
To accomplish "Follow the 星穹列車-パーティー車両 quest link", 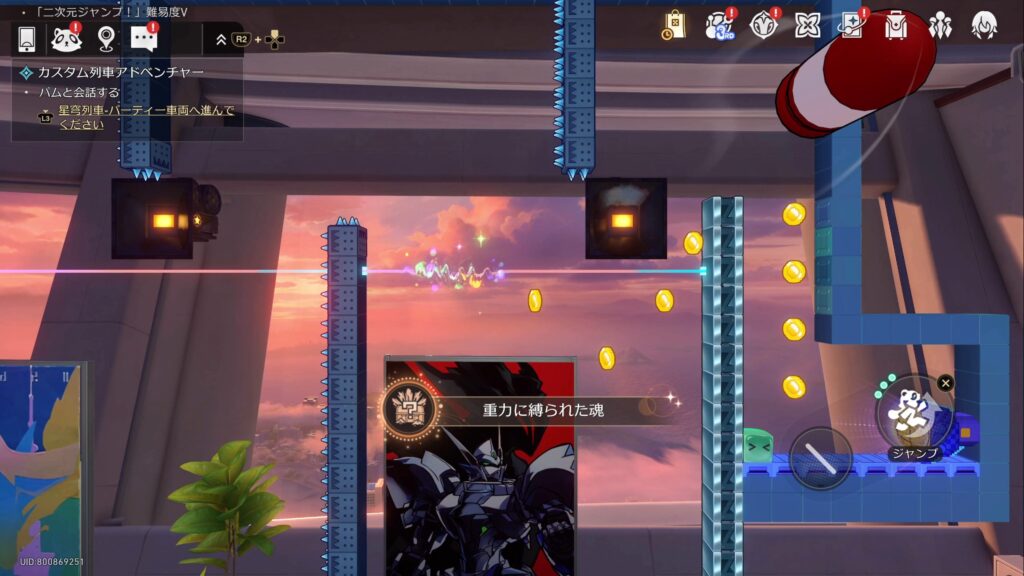I will click(x=146, y=117).
